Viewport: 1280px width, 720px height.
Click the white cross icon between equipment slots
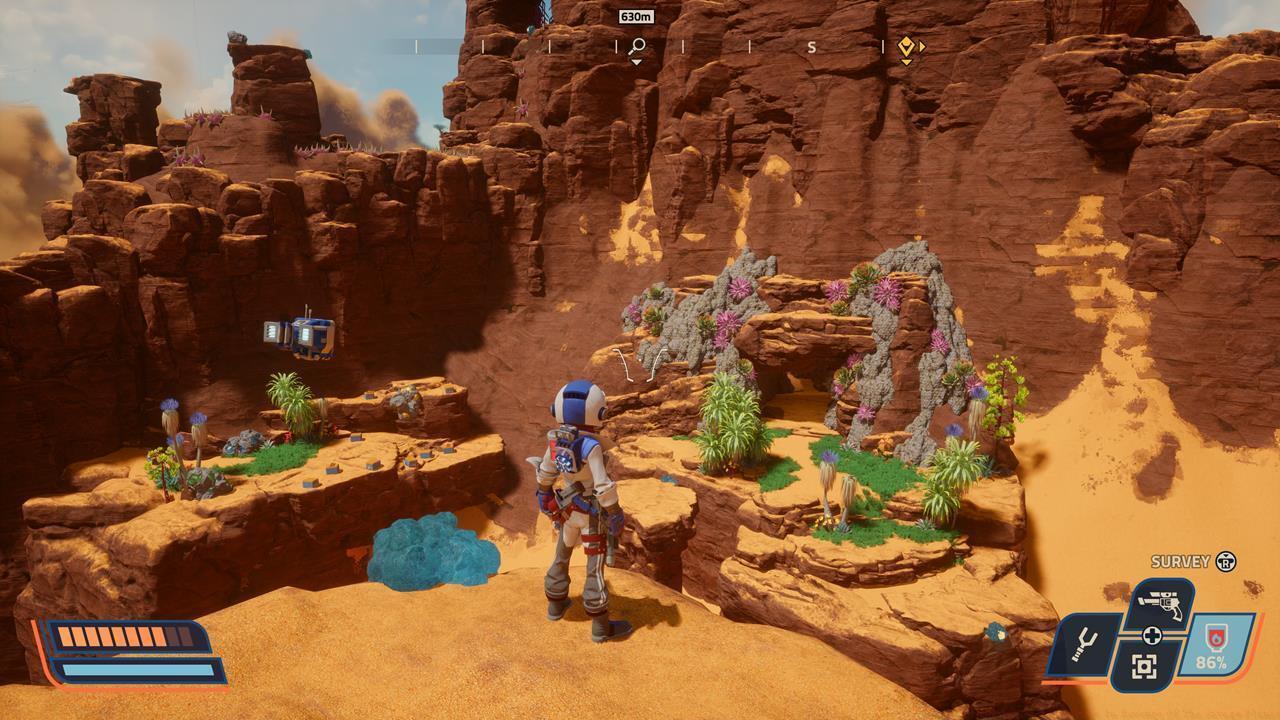[x=1154, y=637]
